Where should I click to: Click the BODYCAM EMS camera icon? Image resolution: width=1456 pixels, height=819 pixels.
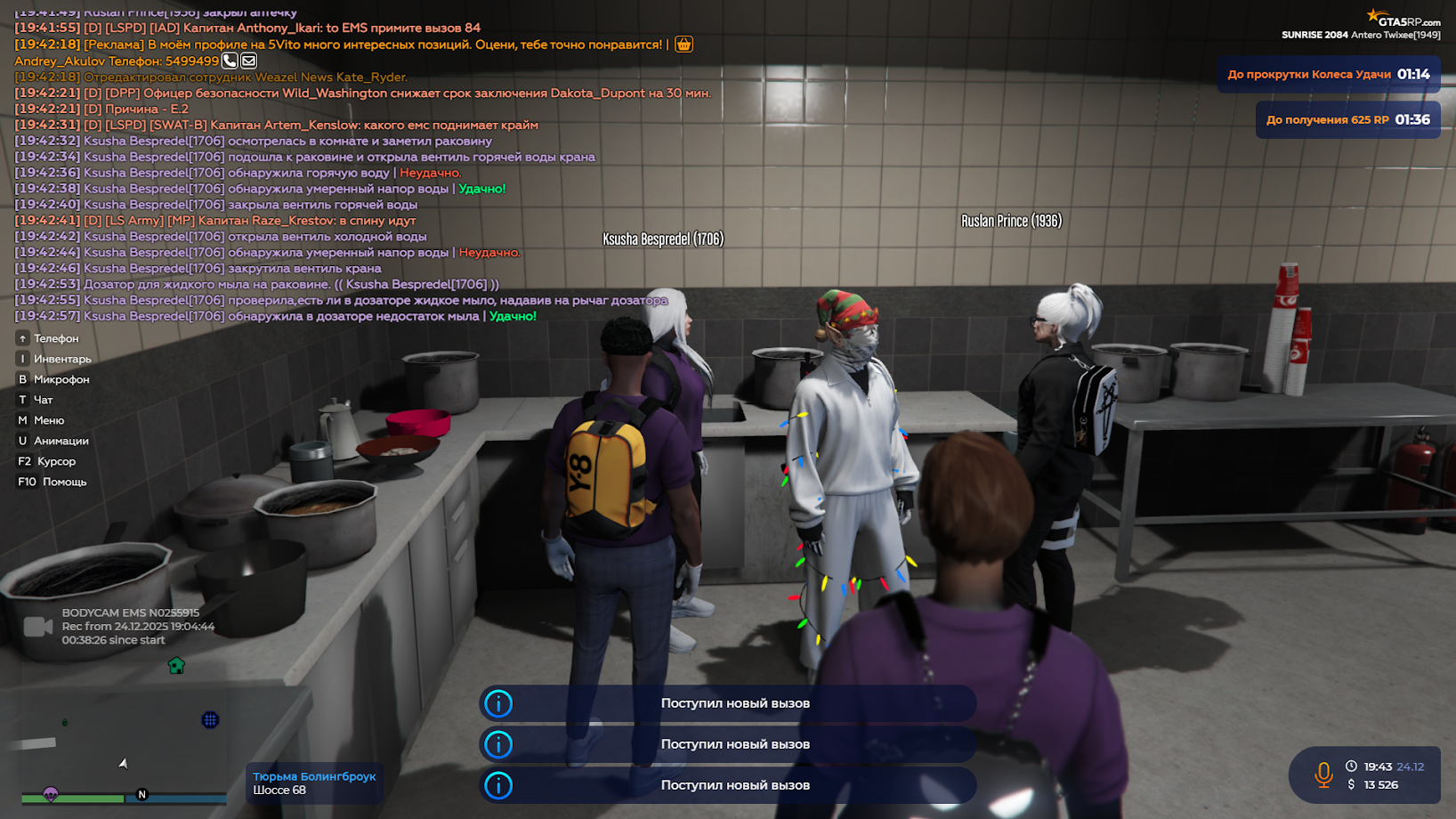[36, 626]
